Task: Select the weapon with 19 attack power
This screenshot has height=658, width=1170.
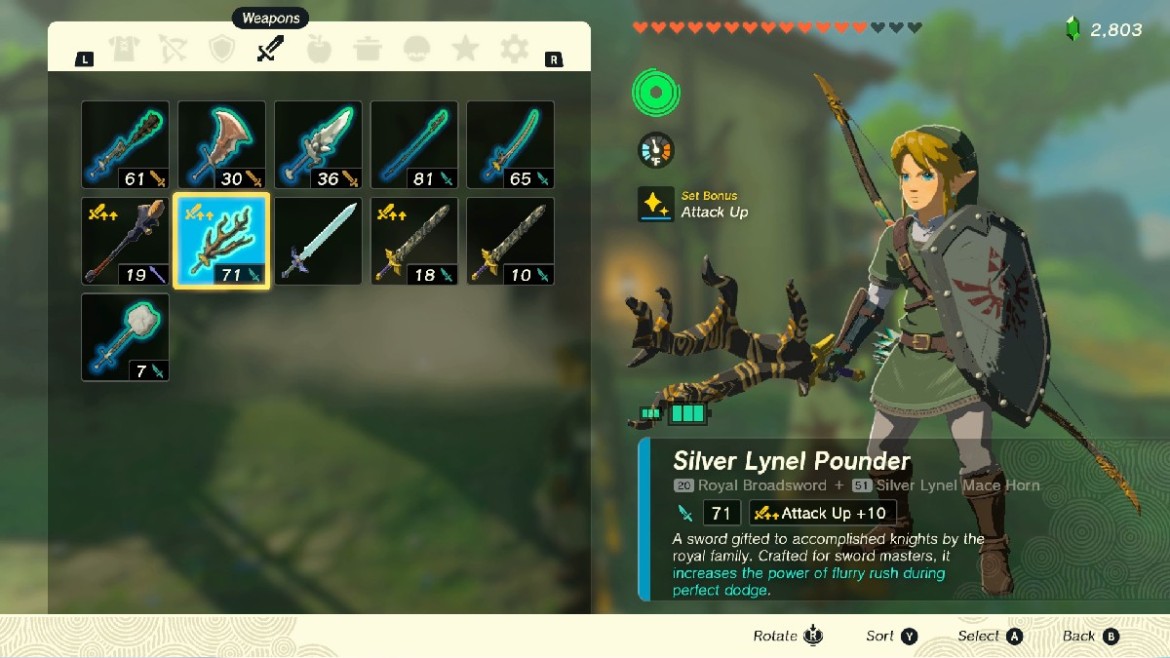Action: (125, 241)
